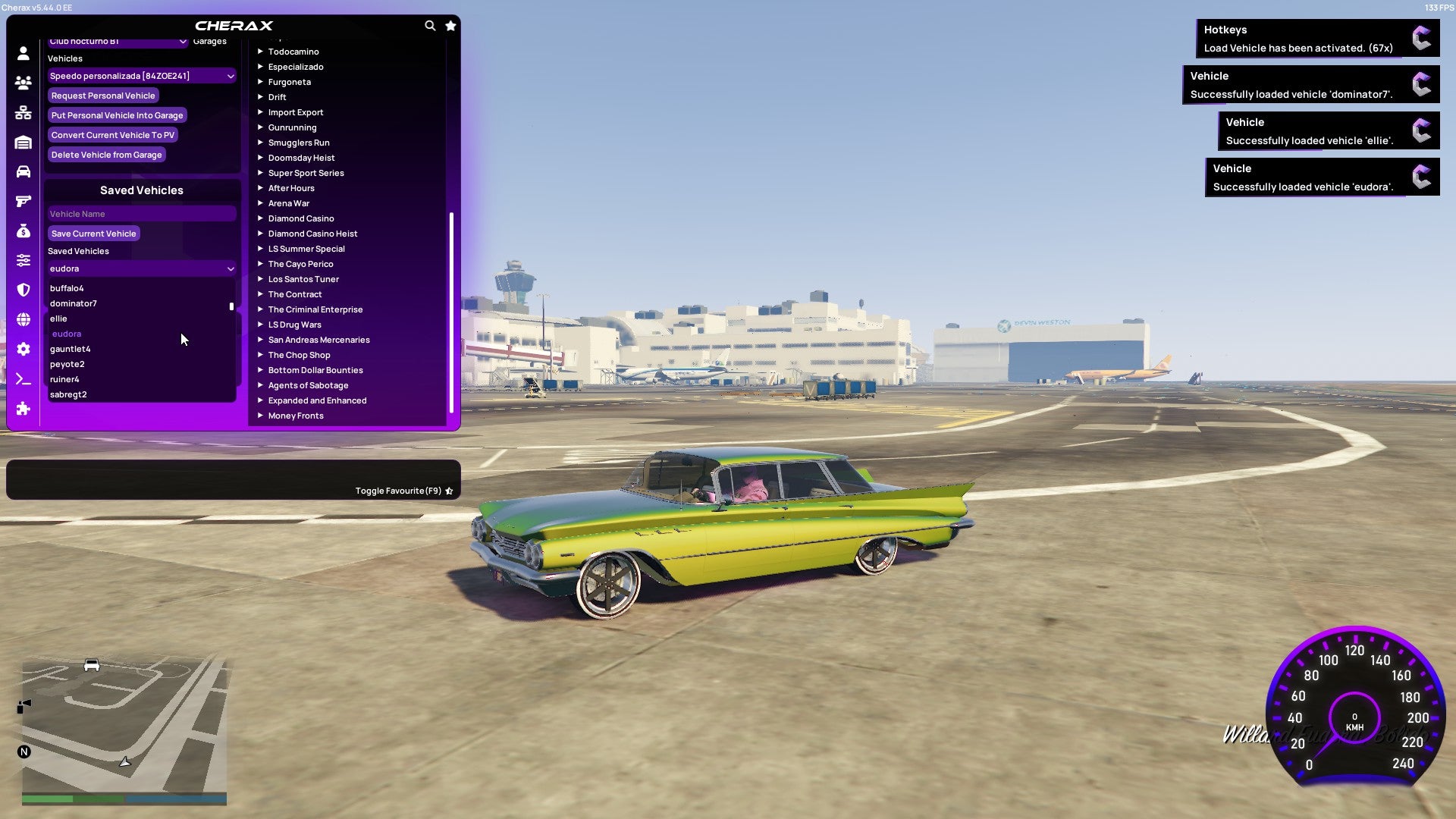The height and width of the screenshot is (819, 1456).
Task: Toggle the favourites star in the header
Action: click(450, 25)
